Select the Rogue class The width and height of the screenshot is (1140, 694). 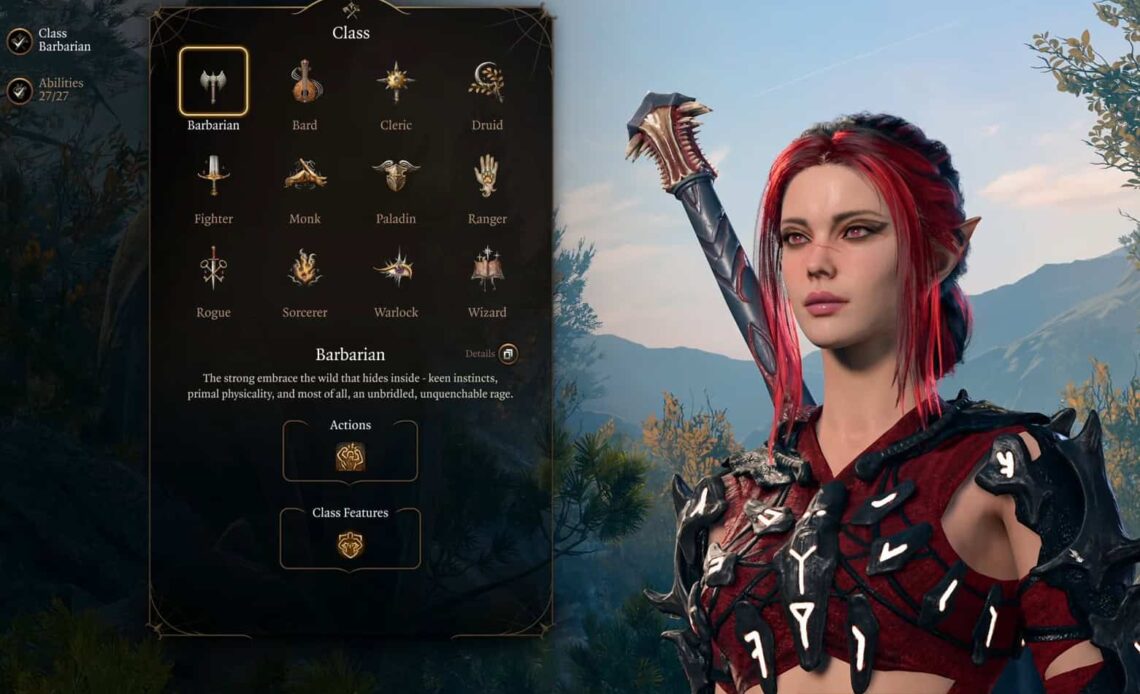[213, 268]
